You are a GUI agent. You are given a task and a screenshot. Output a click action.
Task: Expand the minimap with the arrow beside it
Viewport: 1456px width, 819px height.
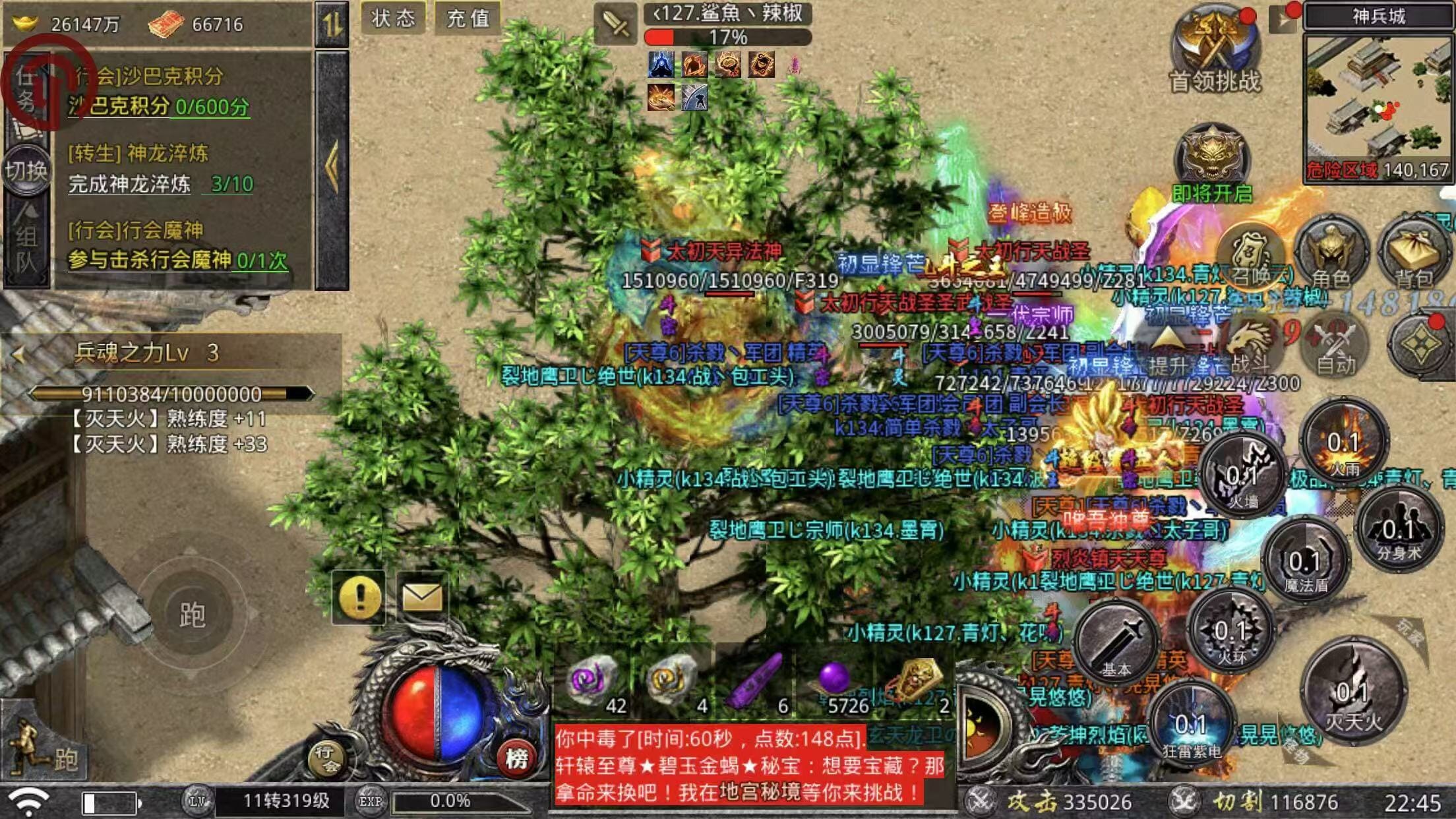pos(1282,17)
